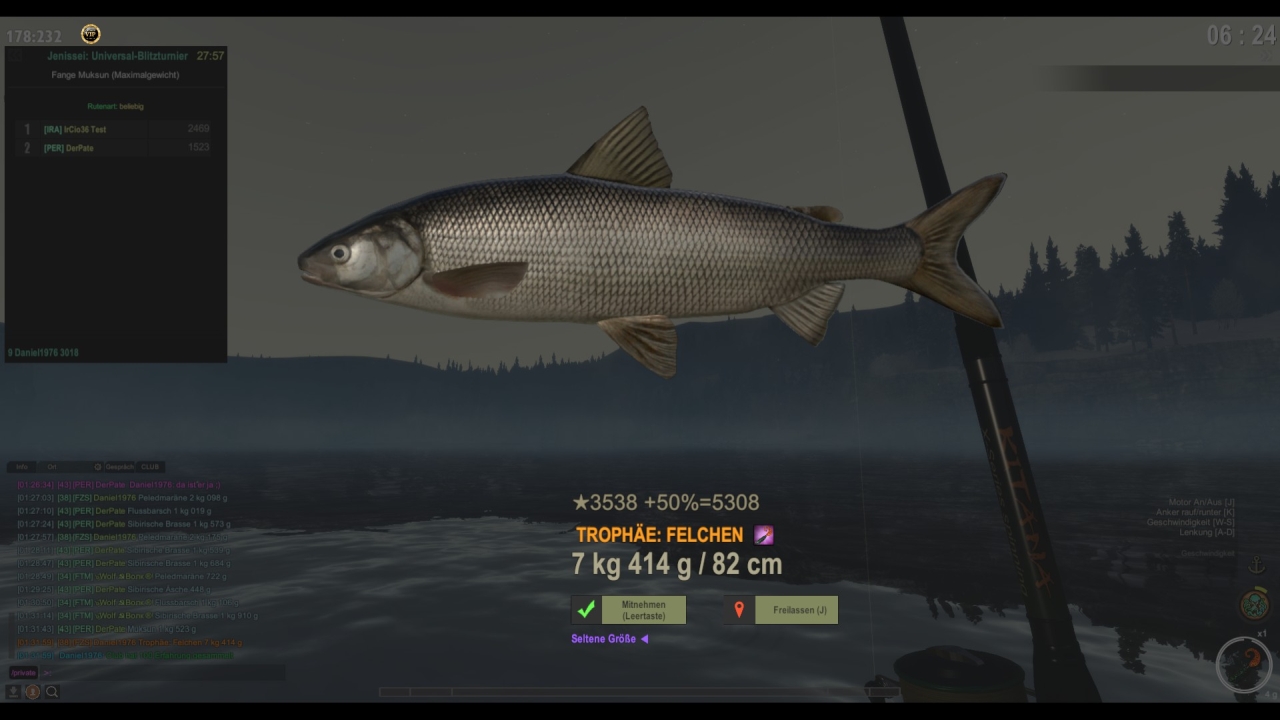Open chat settings via the gear icon
Image resolution: width=1280 pixels, height=720 pixels.
98,467
